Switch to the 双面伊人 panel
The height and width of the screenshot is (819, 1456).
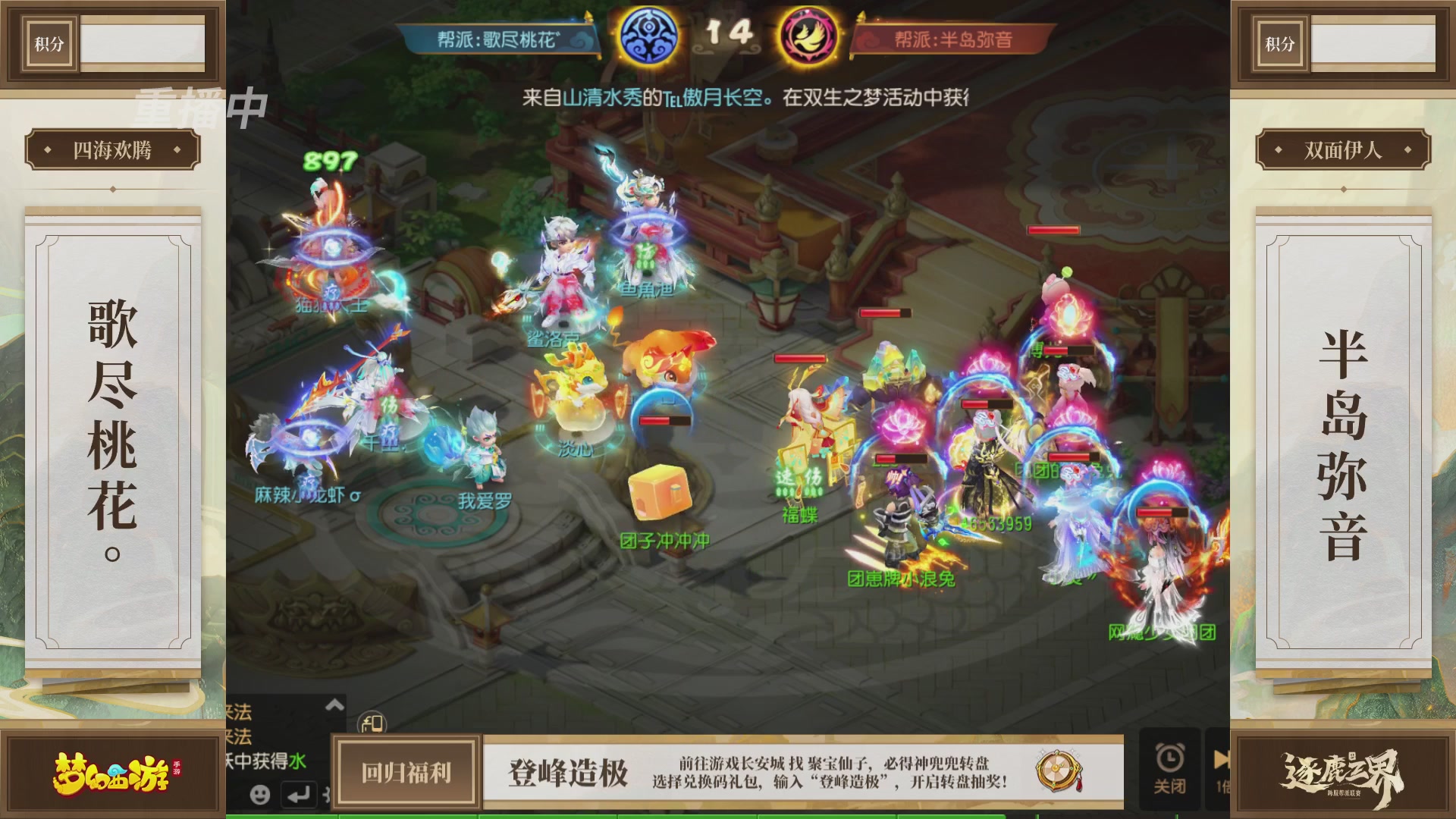tap(1343, 149)
